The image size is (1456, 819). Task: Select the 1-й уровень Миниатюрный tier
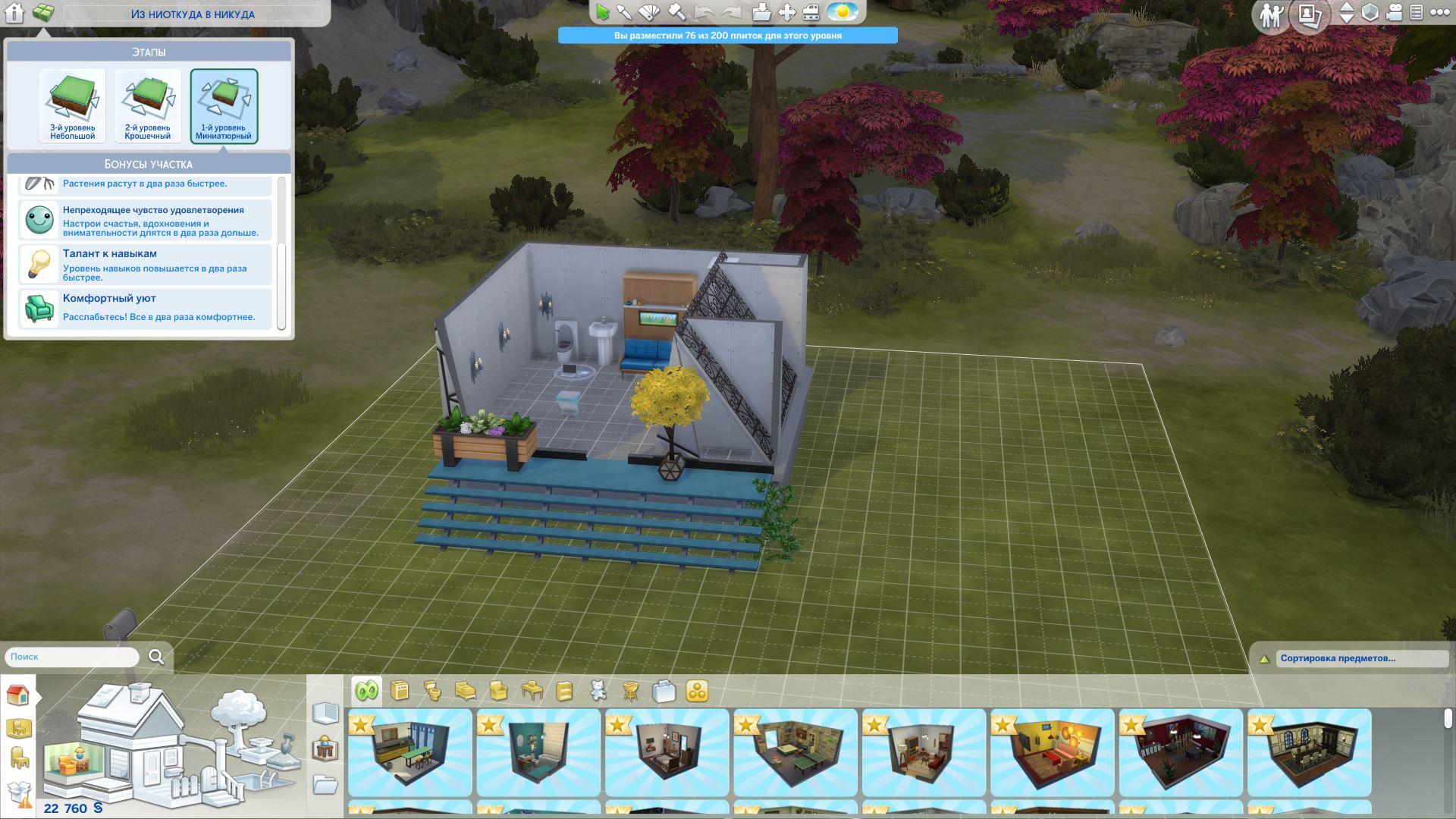pyautogui.click(x=224, y=105)
